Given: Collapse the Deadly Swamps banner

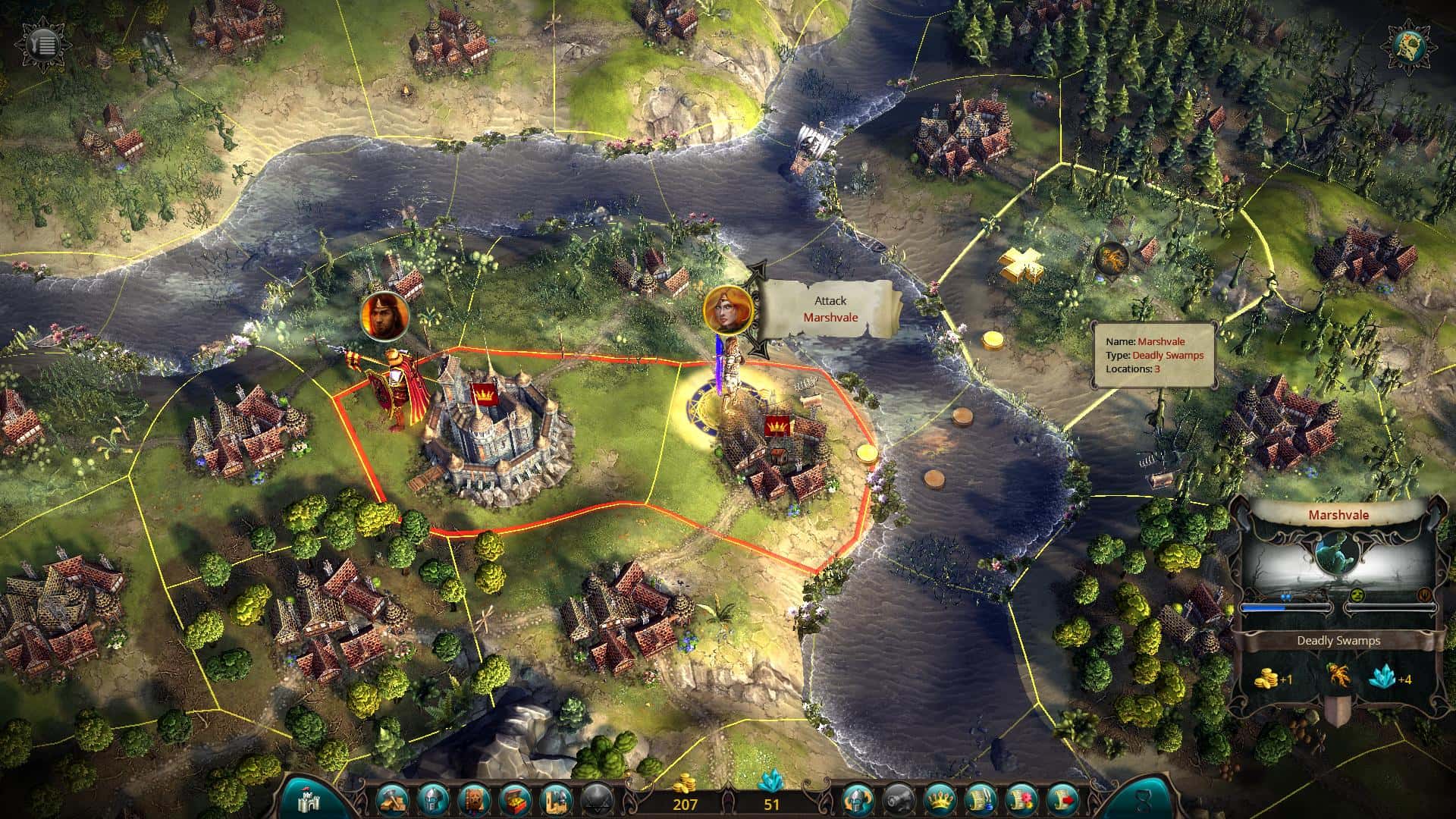Looking at the screenshot, I should tap(1338, 640).
